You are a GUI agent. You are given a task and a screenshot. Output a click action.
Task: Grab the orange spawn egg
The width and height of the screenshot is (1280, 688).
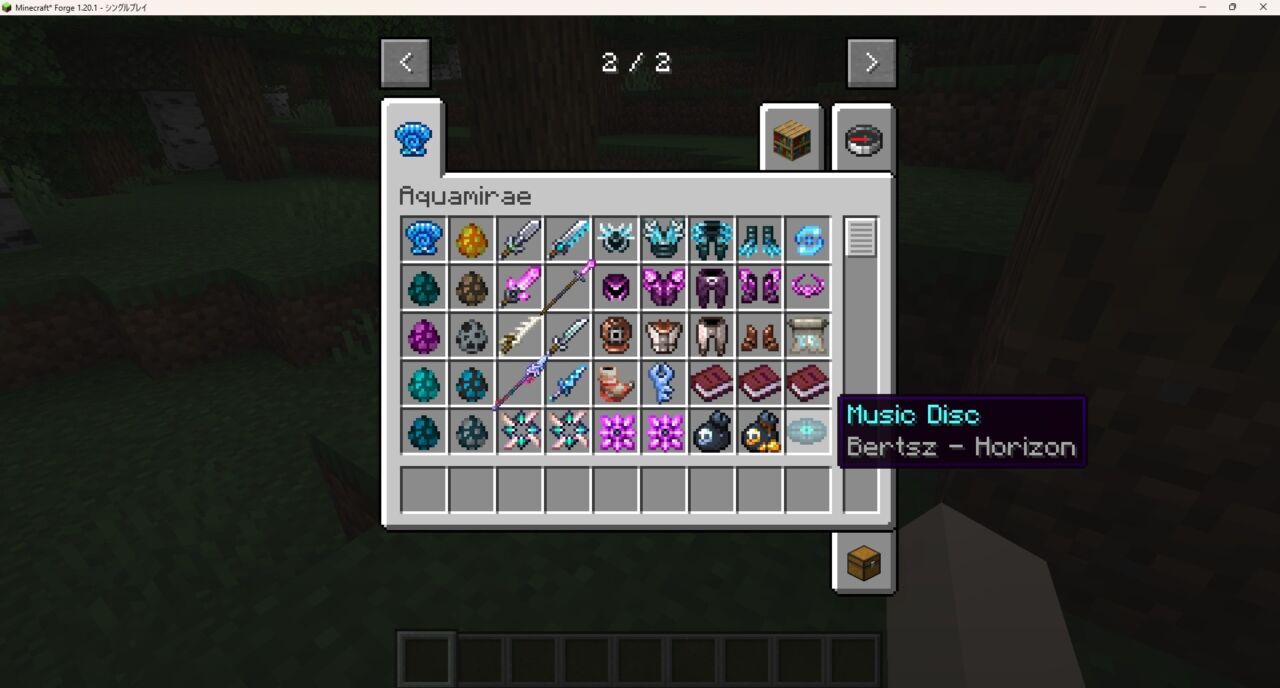pos(472,240)
